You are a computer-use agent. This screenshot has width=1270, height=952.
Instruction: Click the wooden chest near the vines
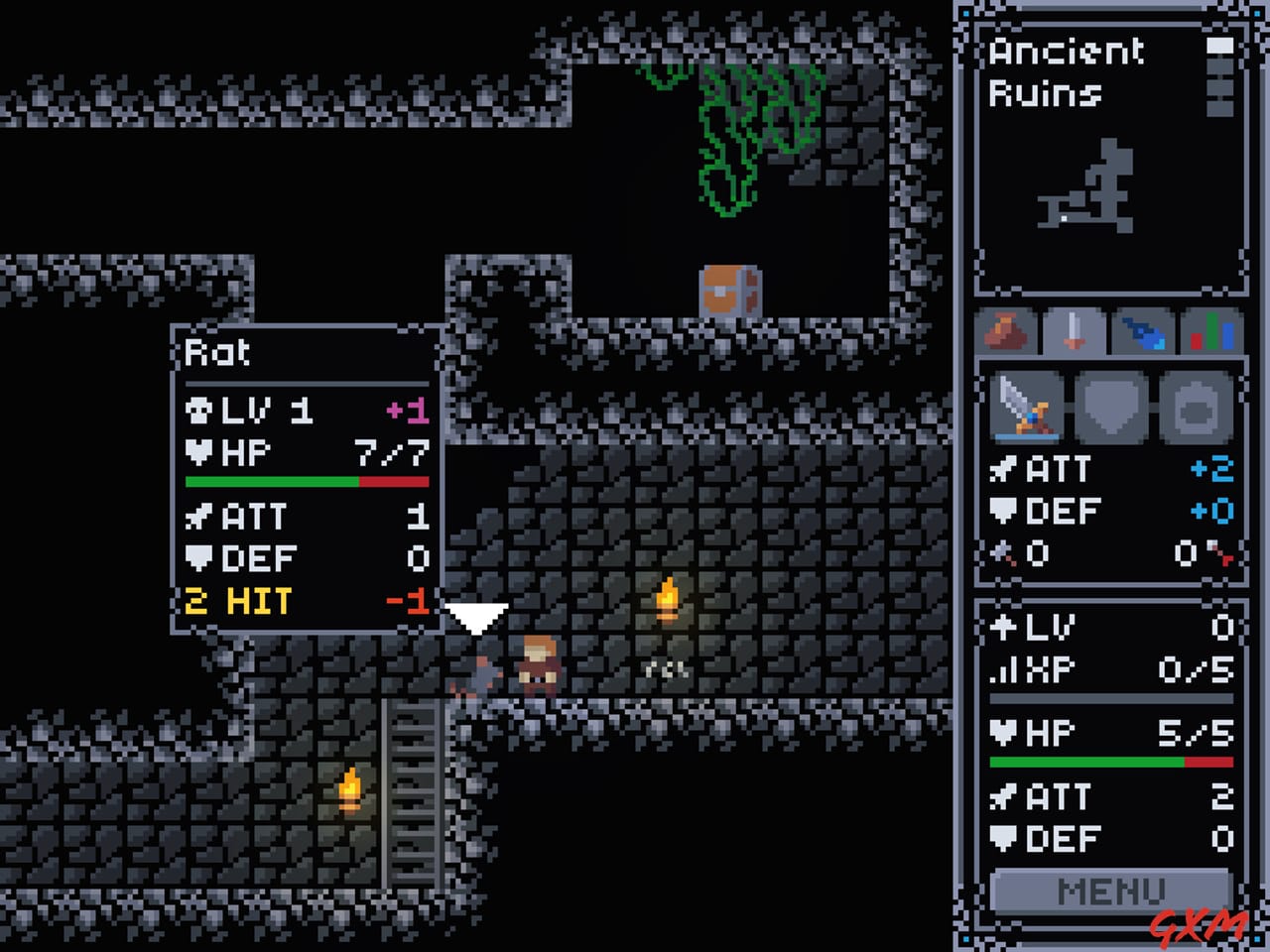729,288
